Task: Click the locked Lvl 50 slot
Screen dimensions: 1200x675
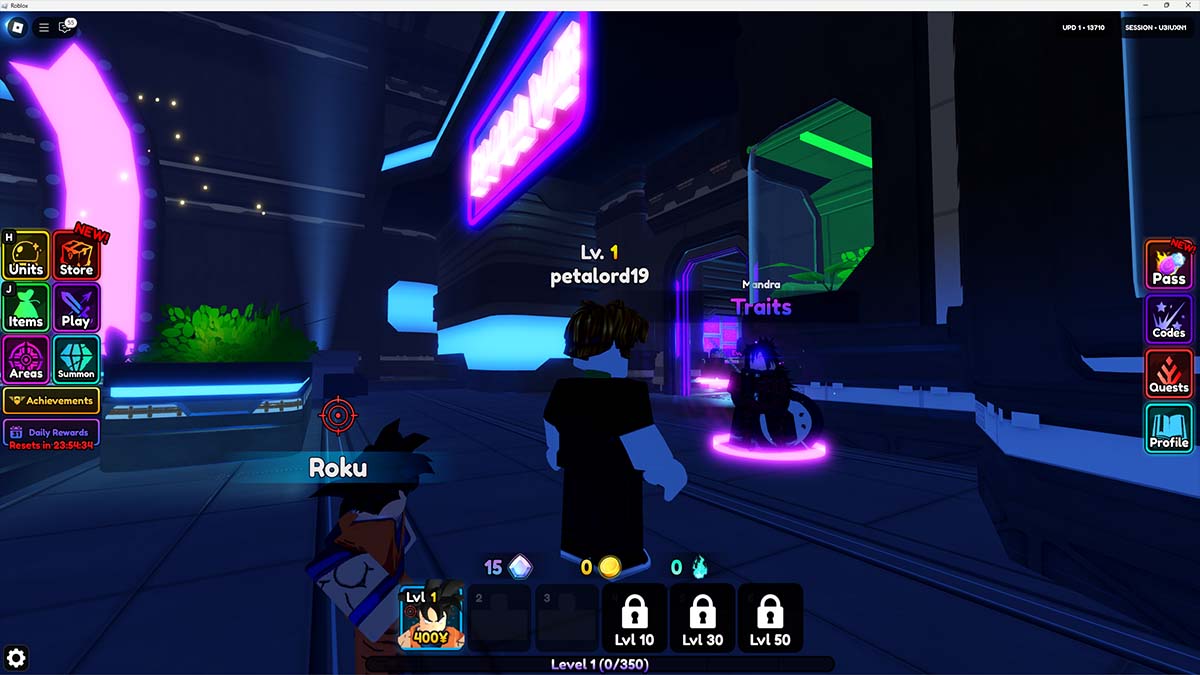Action: tap(769, 618)
